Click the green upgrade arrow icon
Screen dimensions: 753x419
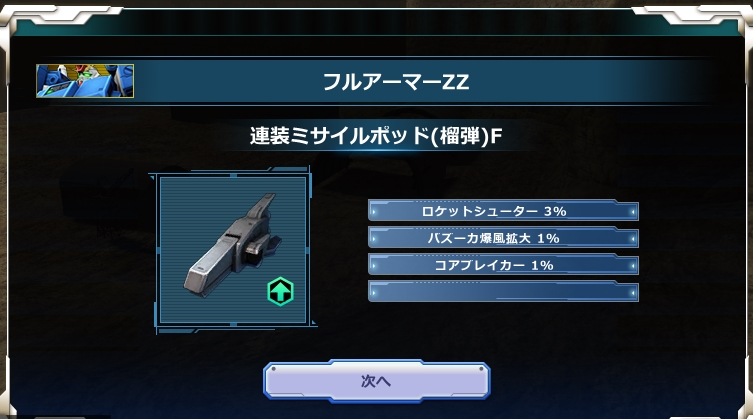click(280, 291)
